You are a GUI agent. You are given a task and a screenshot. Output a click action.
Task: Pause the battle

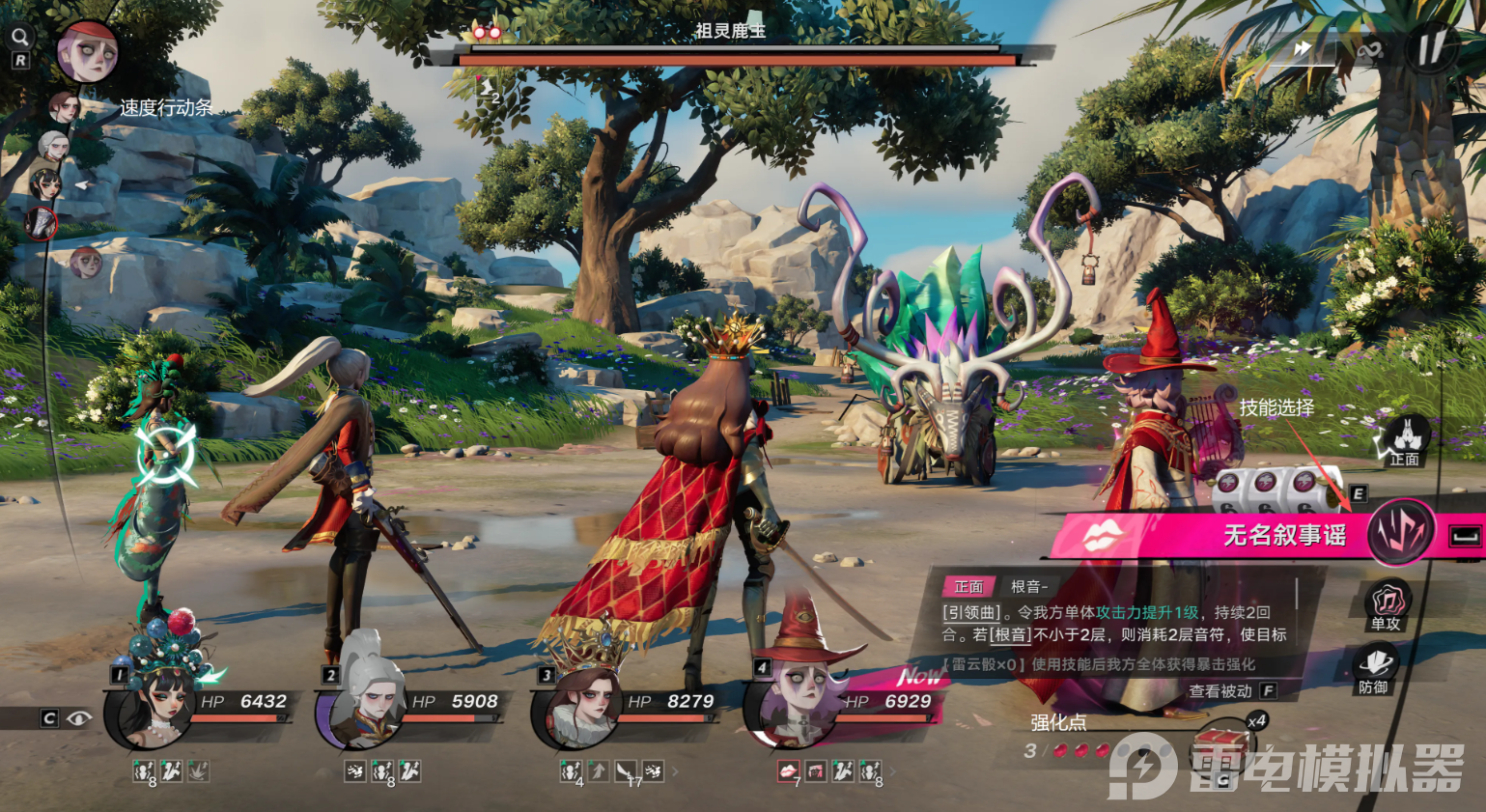1431,46
